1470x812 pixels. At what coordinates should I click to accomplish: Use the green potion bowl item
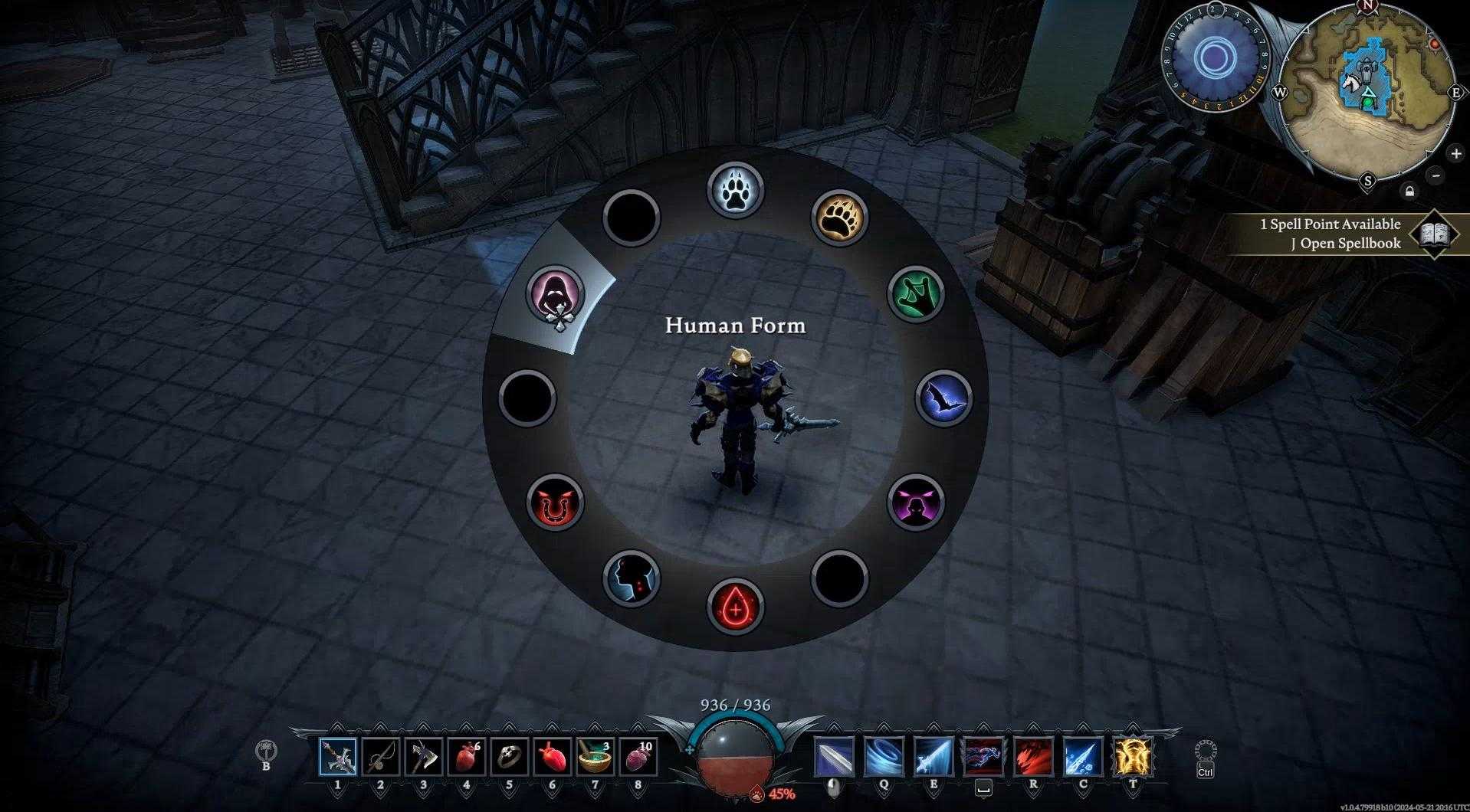pos(596,758)
